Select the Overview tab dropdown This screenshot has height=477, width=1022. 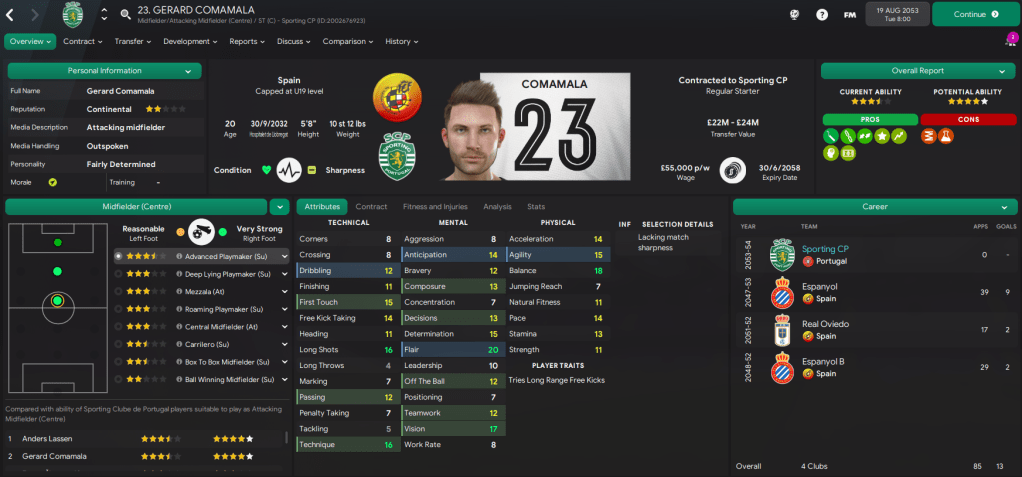click(x=30, y=42)
